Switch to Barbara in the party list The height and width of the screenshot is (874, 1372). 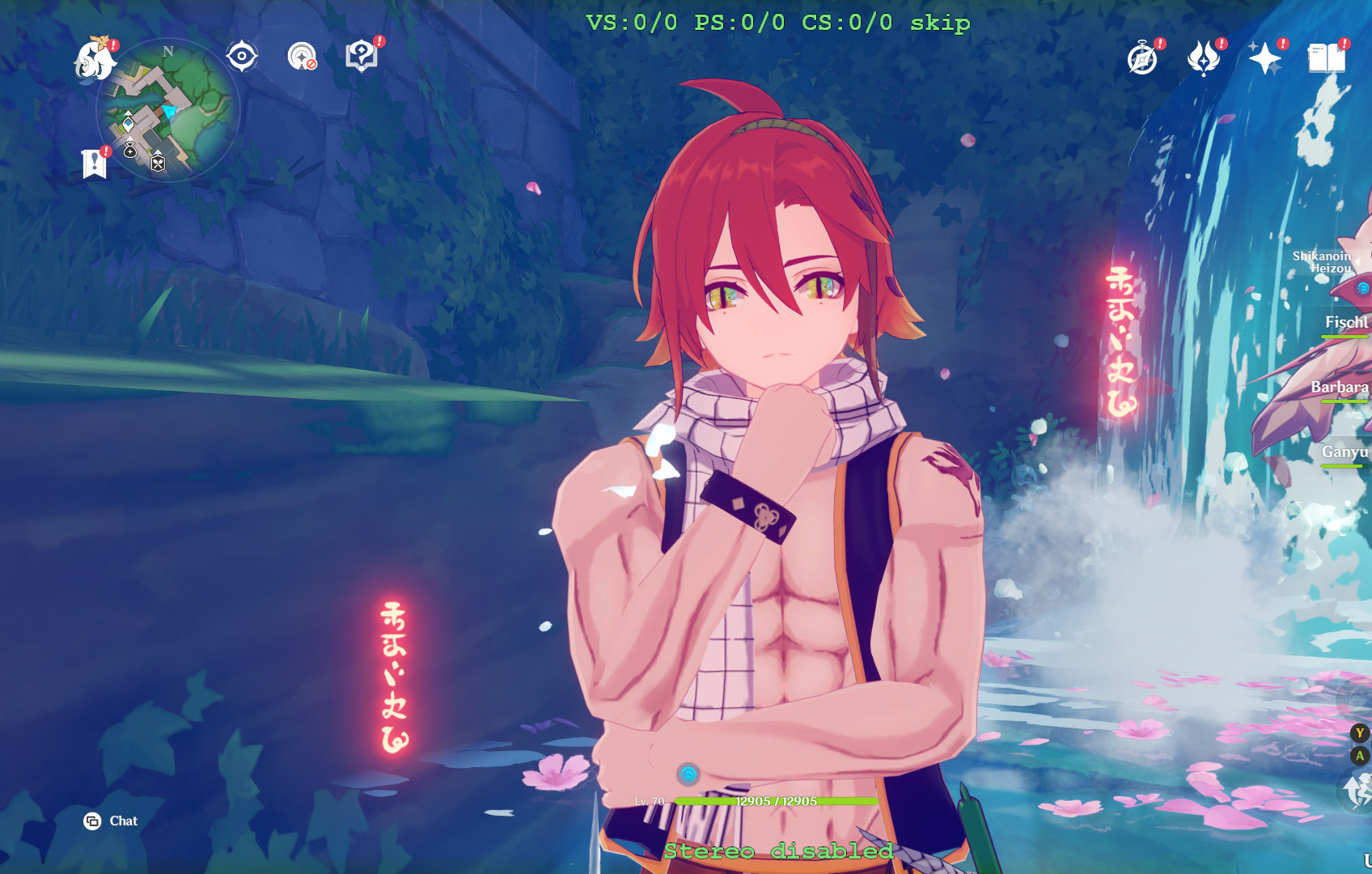1339,388
